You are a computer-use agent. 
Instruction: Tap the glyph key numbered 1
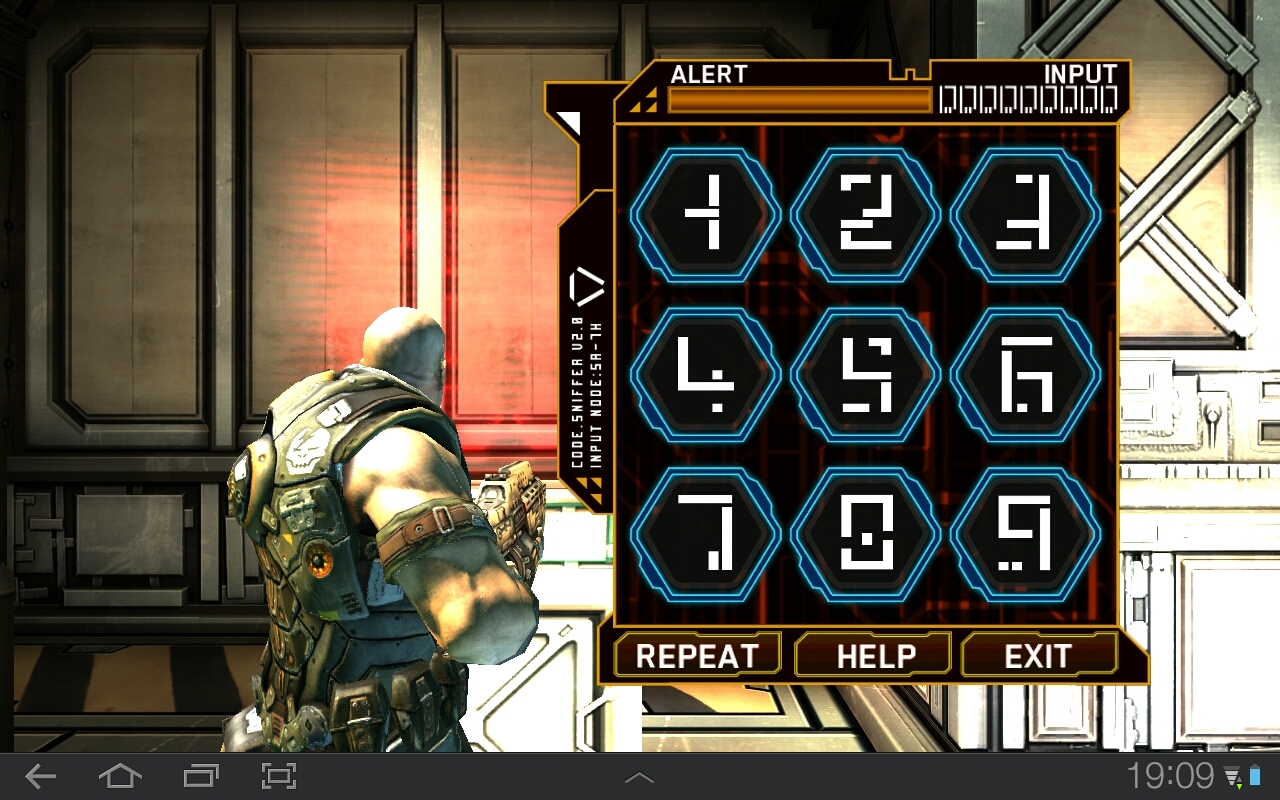[706, 214]
